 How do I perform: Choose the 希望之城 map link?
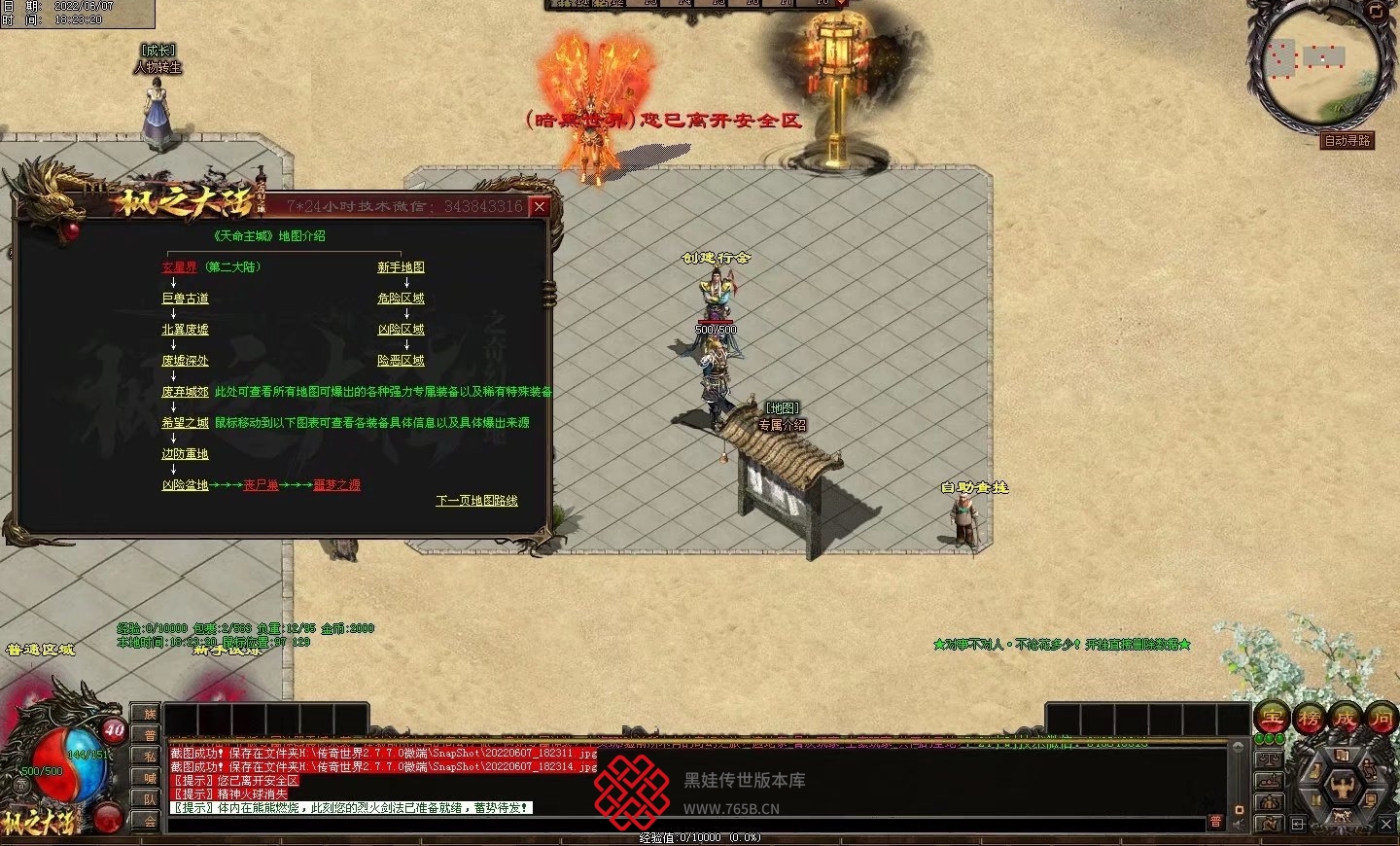pyautogui.click(x=185, y=423)
